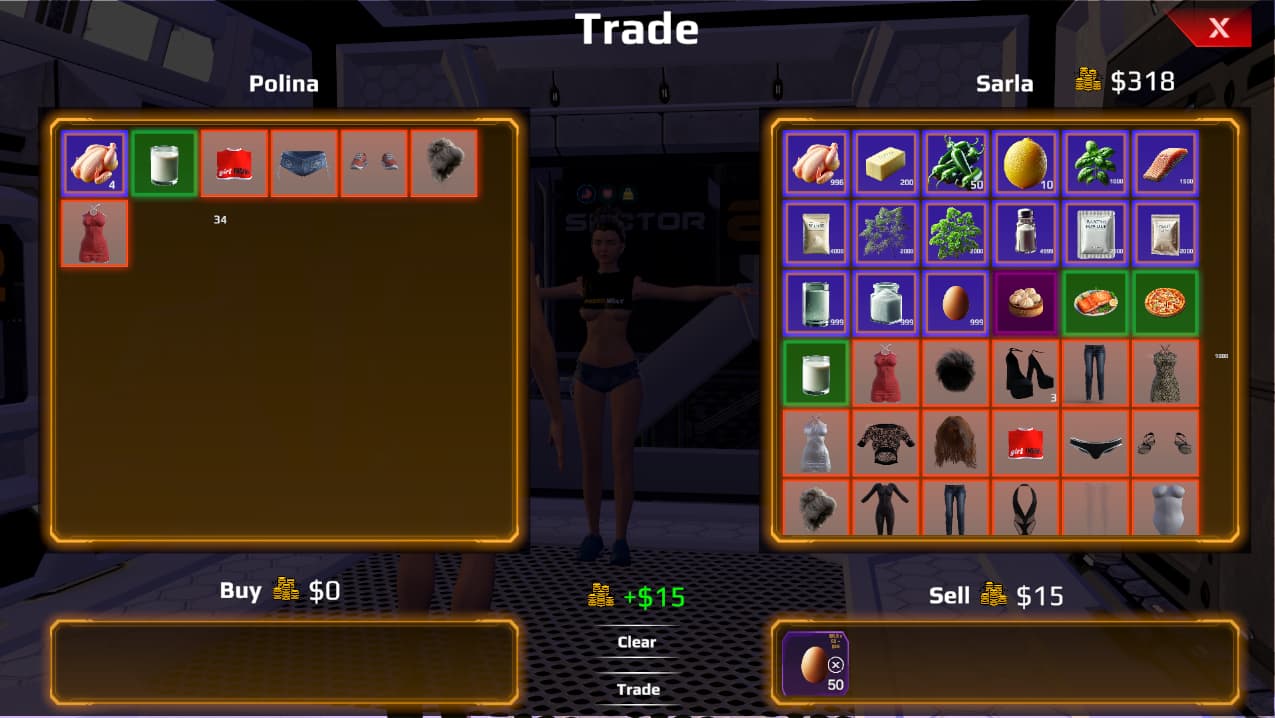Select Sarla's black platform heels
Screen dimensions: 1275x718
[1026, 373]
